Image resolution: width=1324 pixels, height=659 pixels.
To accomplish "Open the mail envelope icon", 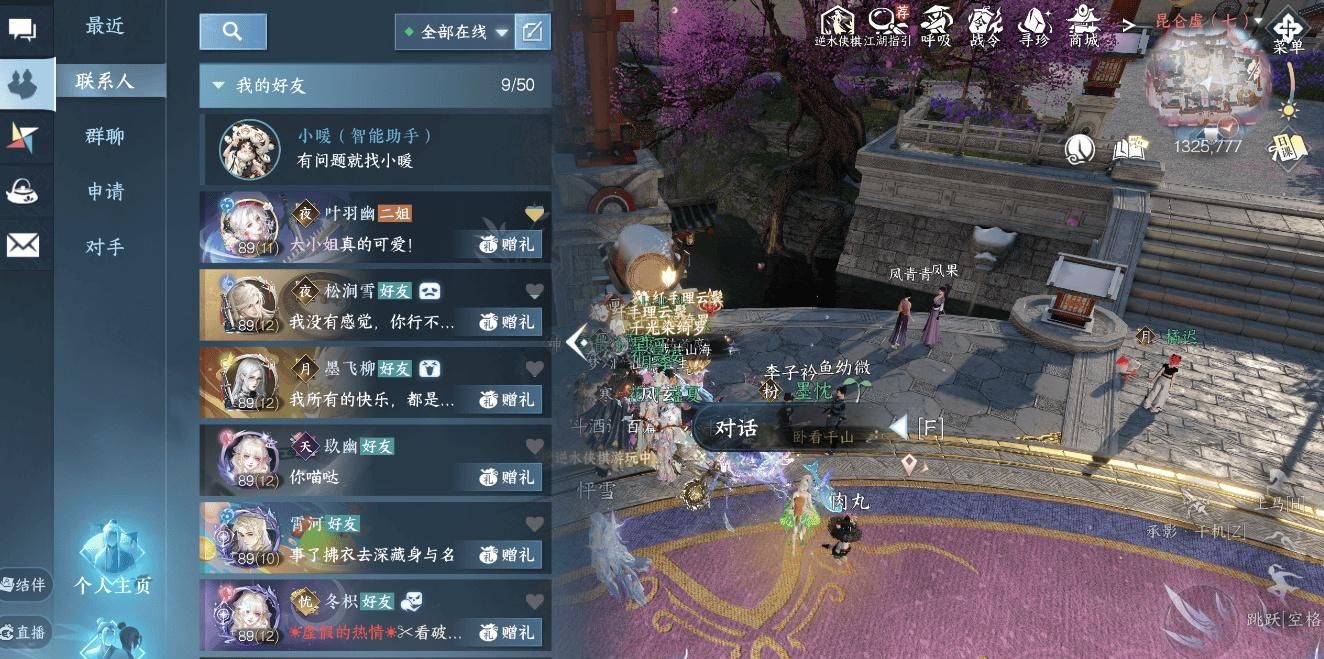I will [23, 245].
